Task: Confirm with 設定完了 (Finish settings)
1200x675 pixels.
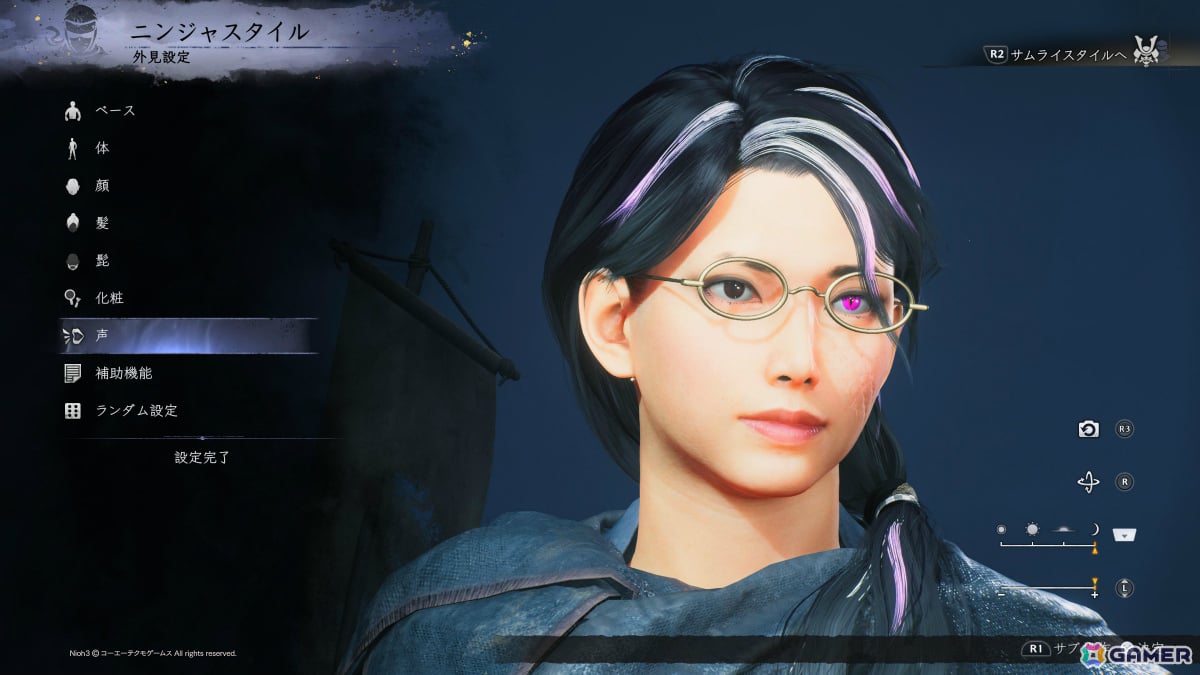Action: point(202,457)
